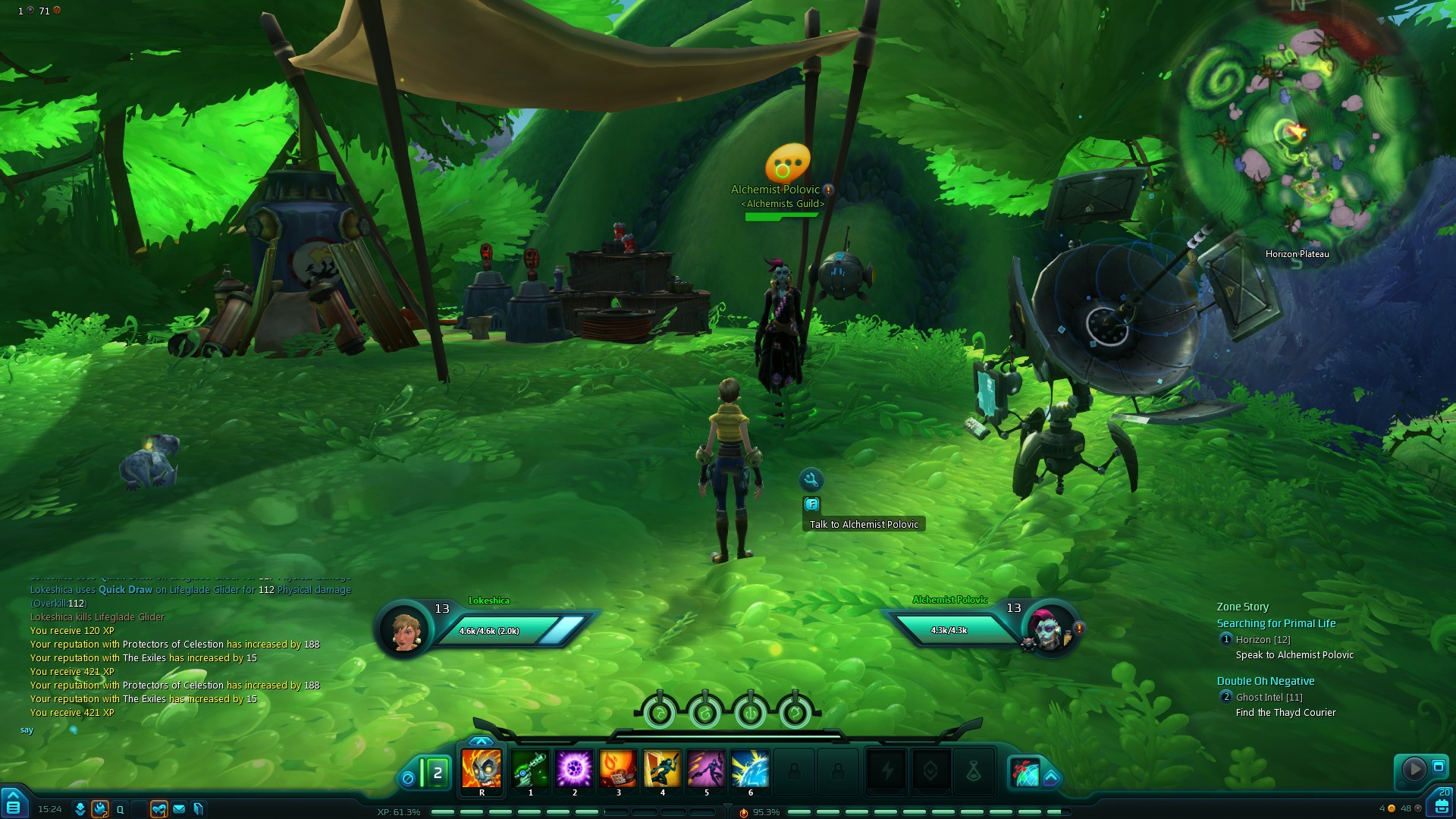Activate the flaming skull ability in slot R
1456x819 pixels.
point(482,769)
